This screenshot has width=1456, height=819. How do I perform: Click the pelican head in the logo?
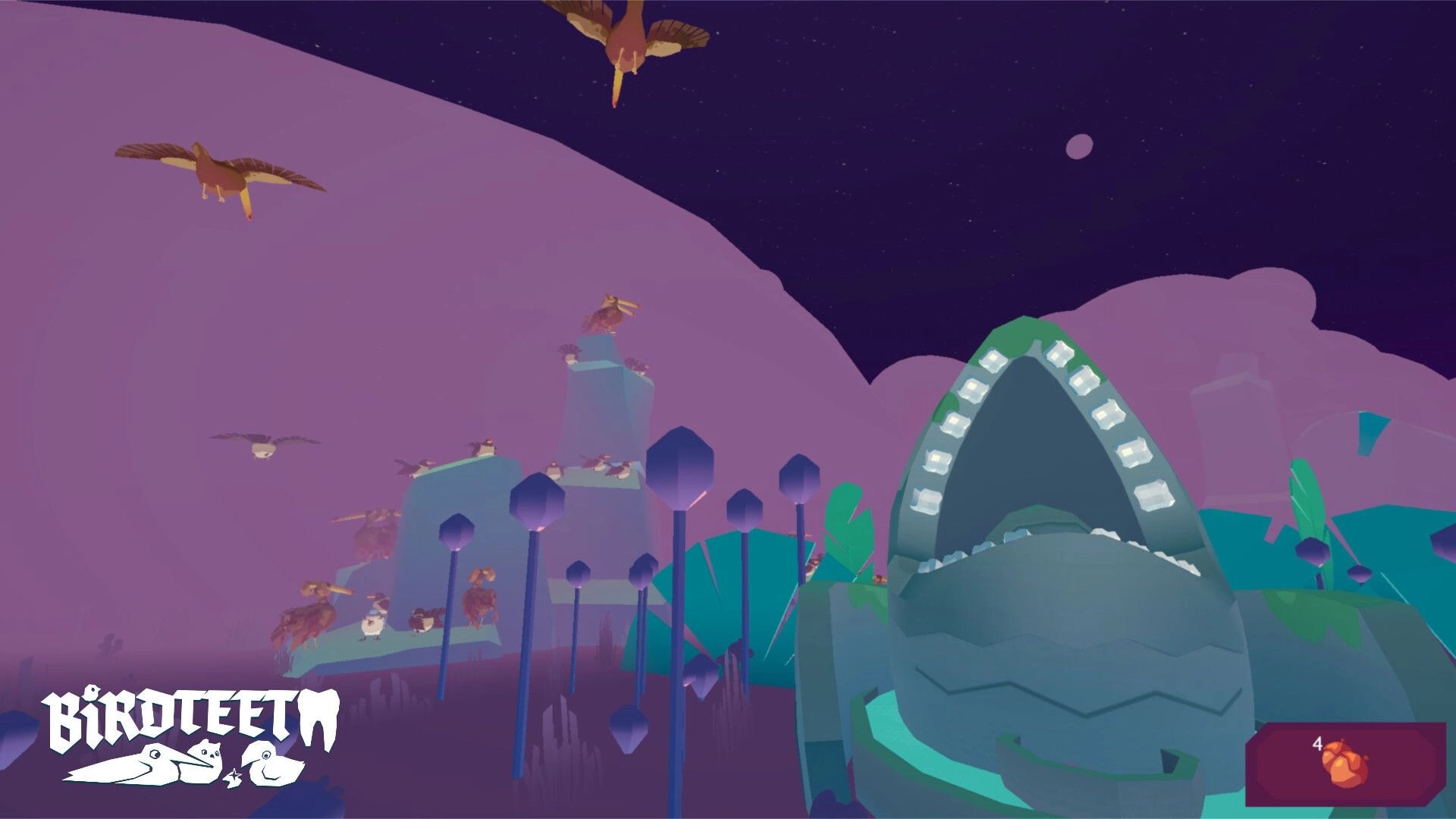coord(155,754)
